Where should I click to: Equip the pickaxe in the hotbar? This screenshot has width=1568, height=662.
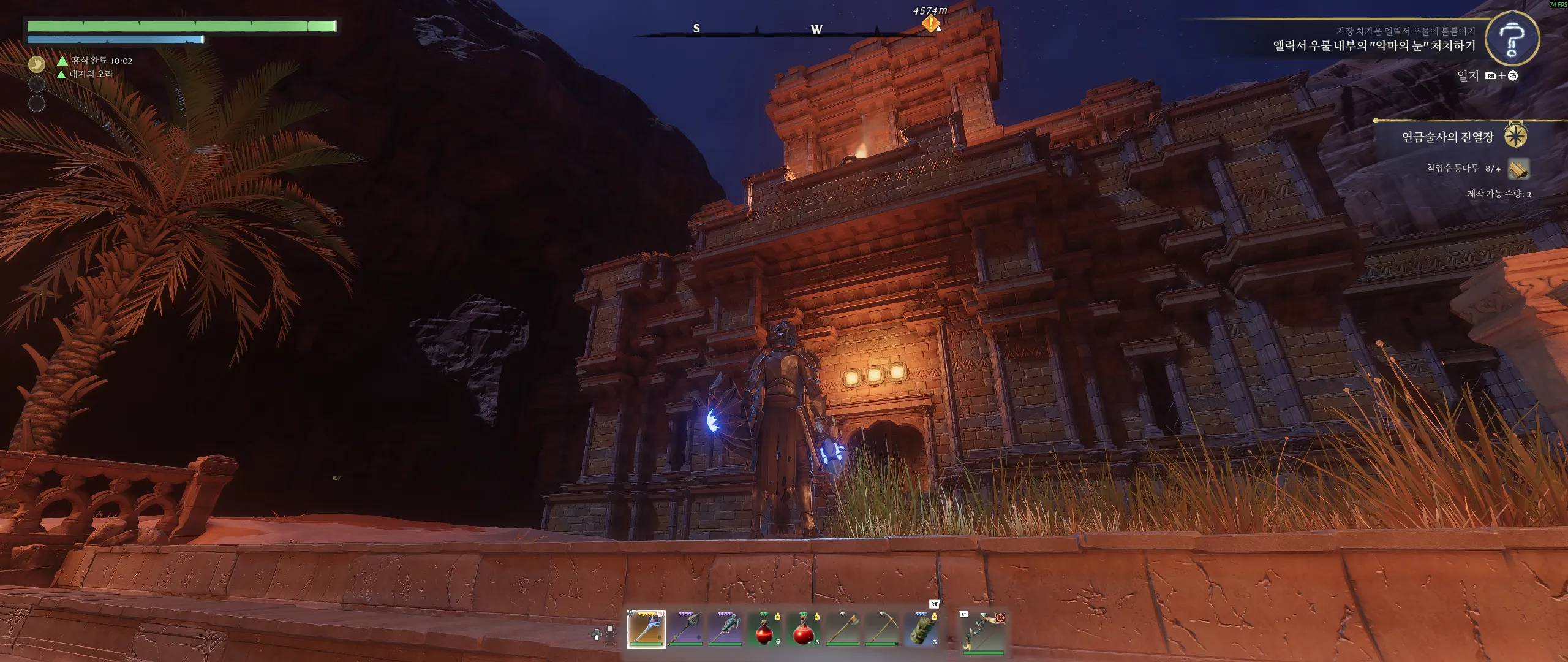(x=881, y=630)
